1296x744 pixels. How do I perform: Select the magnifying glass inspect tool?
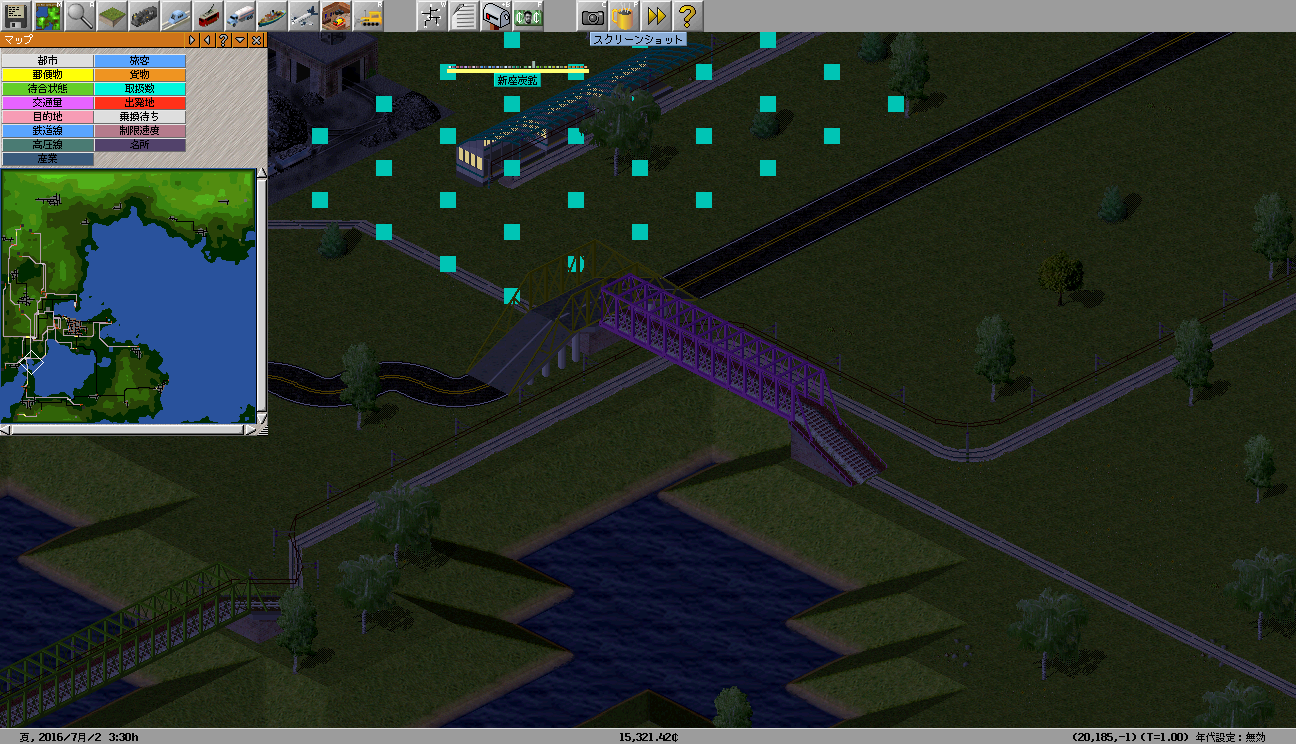[80, 16]
